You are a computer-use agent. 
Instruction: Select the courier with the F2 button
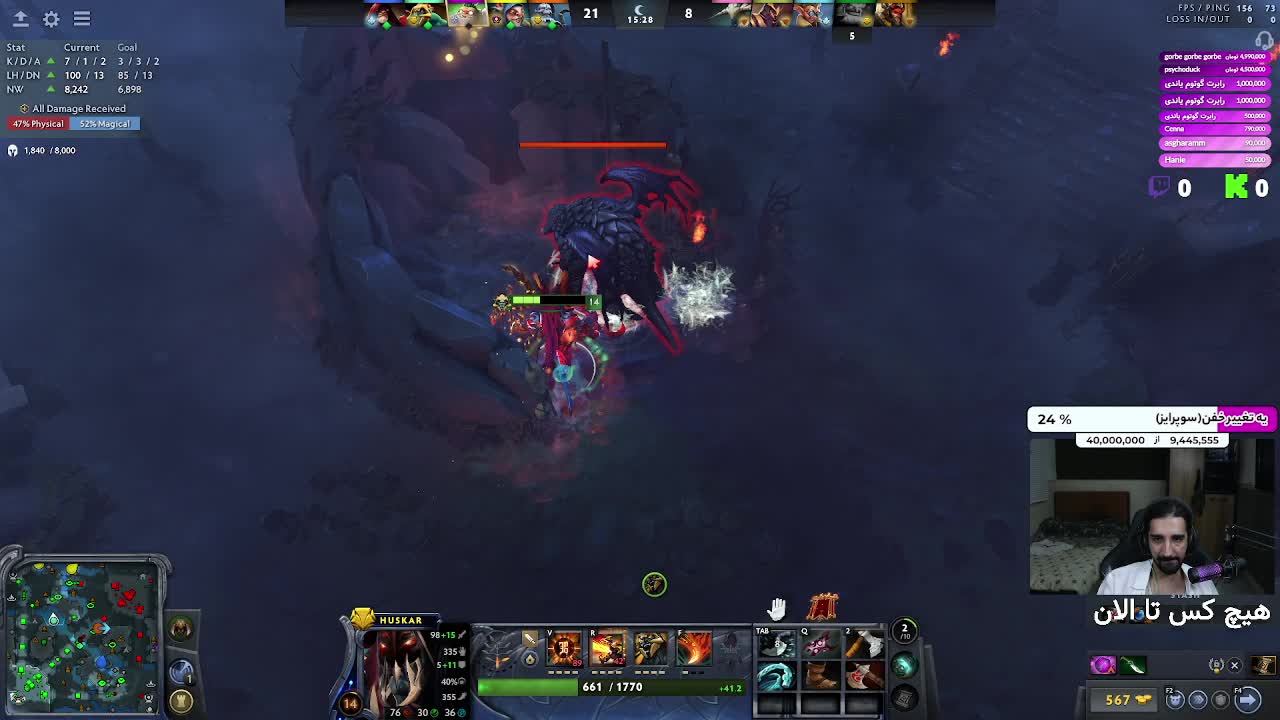pyautogui.click(x=1176, y=699)
